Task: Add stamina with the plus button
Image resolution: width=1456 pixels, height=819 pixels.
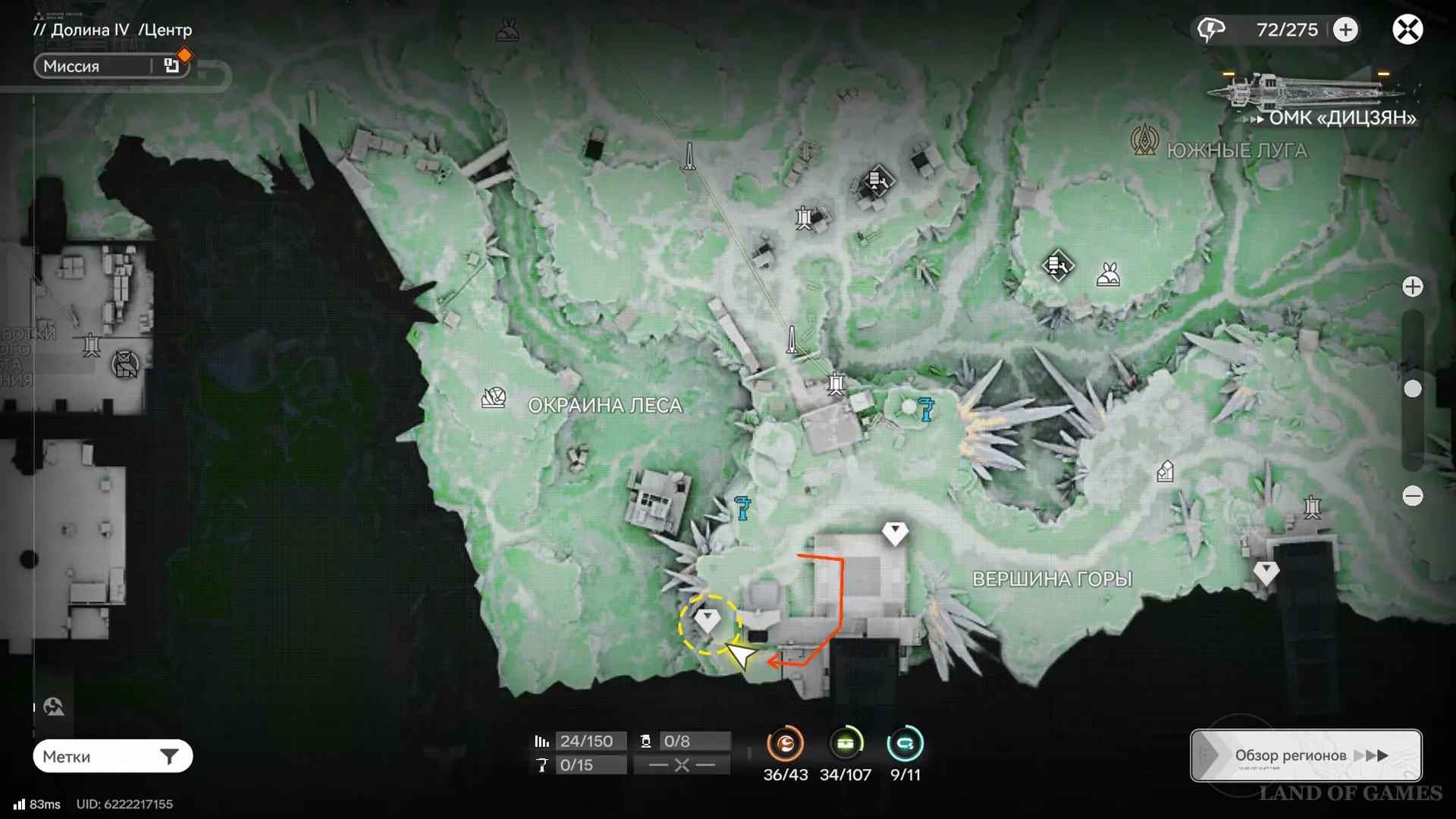Action: click(x=1346, y=30)
